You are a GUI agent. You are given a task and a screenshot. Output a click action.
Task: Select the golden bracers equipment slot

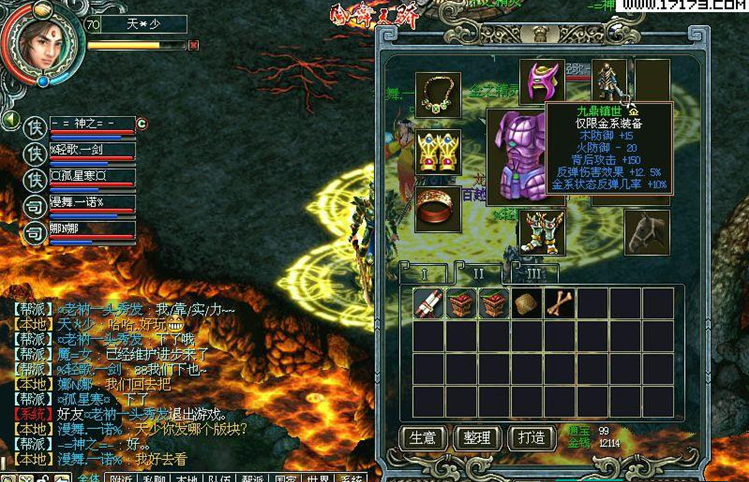point(438,151)
